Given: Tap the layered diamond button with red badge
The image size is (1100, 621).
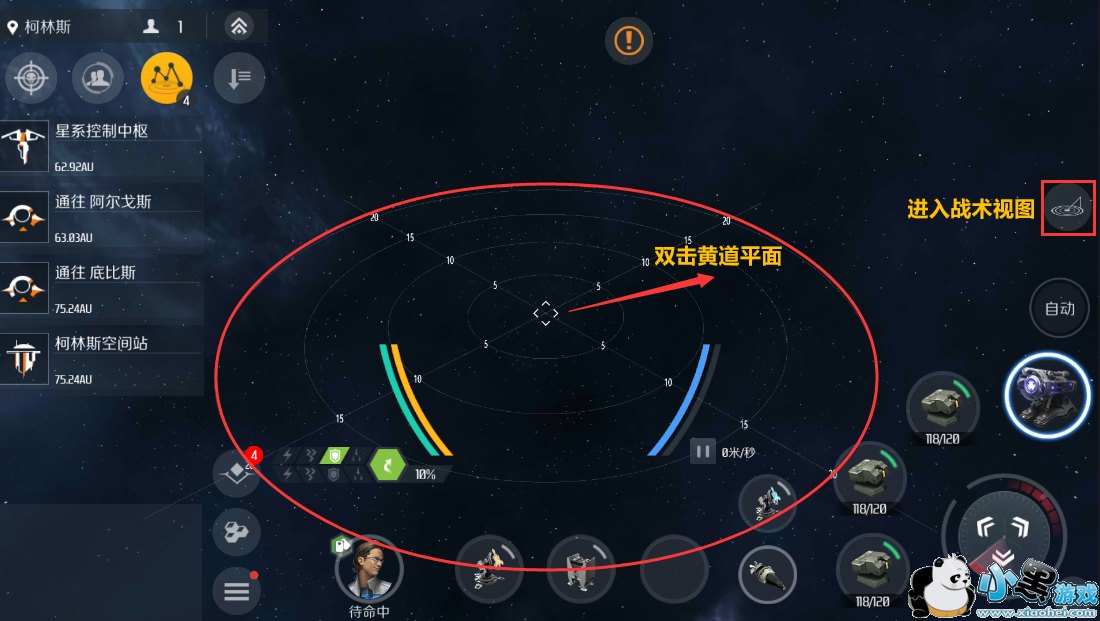Looking at the screenshot, I should [237, 471].
